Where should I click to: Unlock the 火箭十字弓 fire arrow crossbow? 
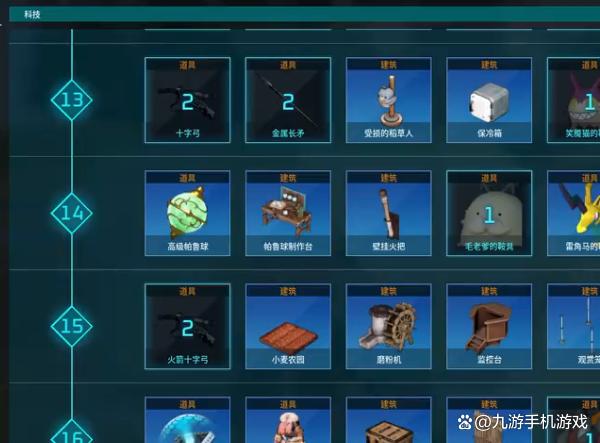coord(187,326)
